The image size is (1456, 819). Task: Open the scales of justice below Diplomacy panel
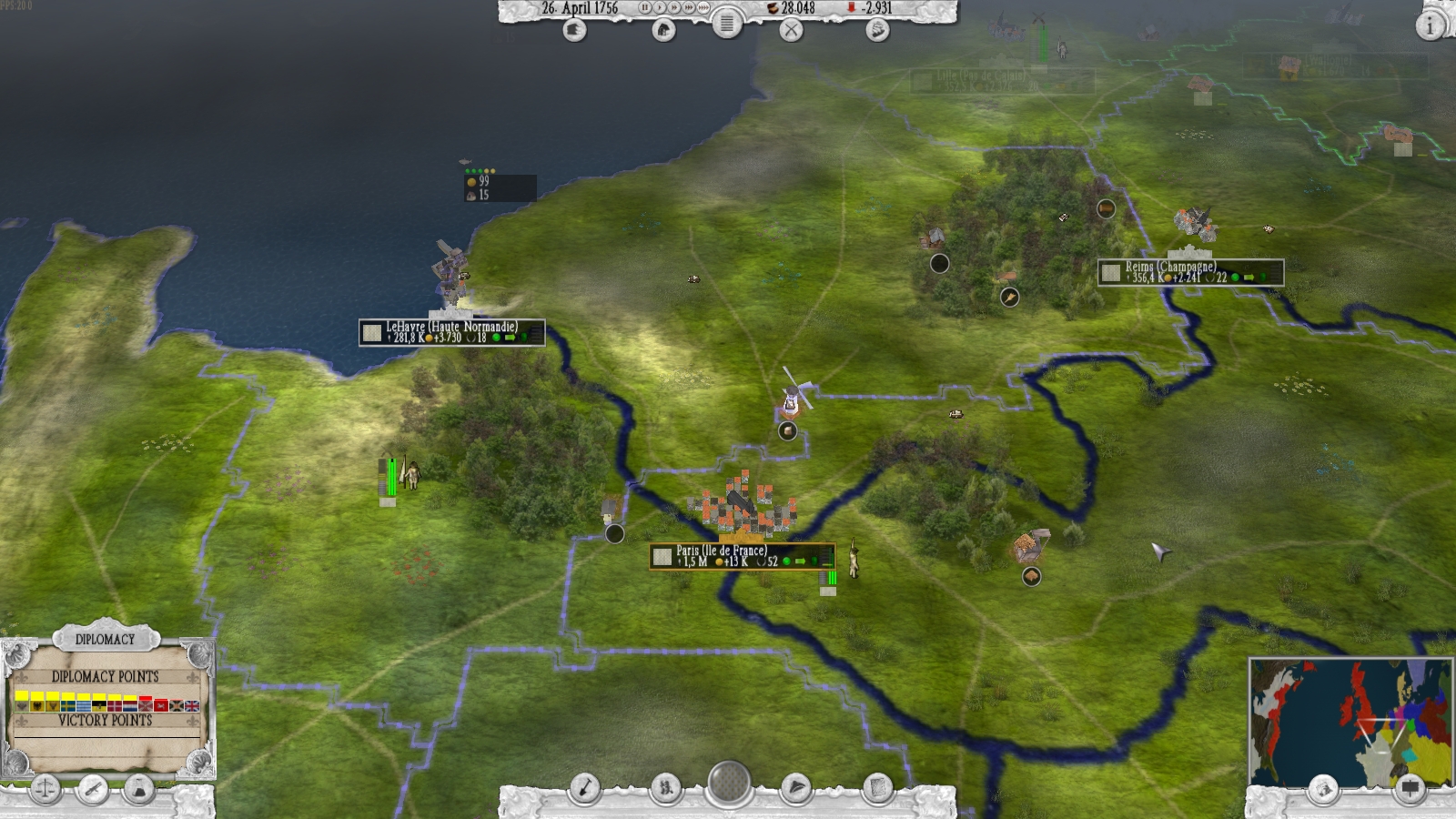click(x=45, y=791)
